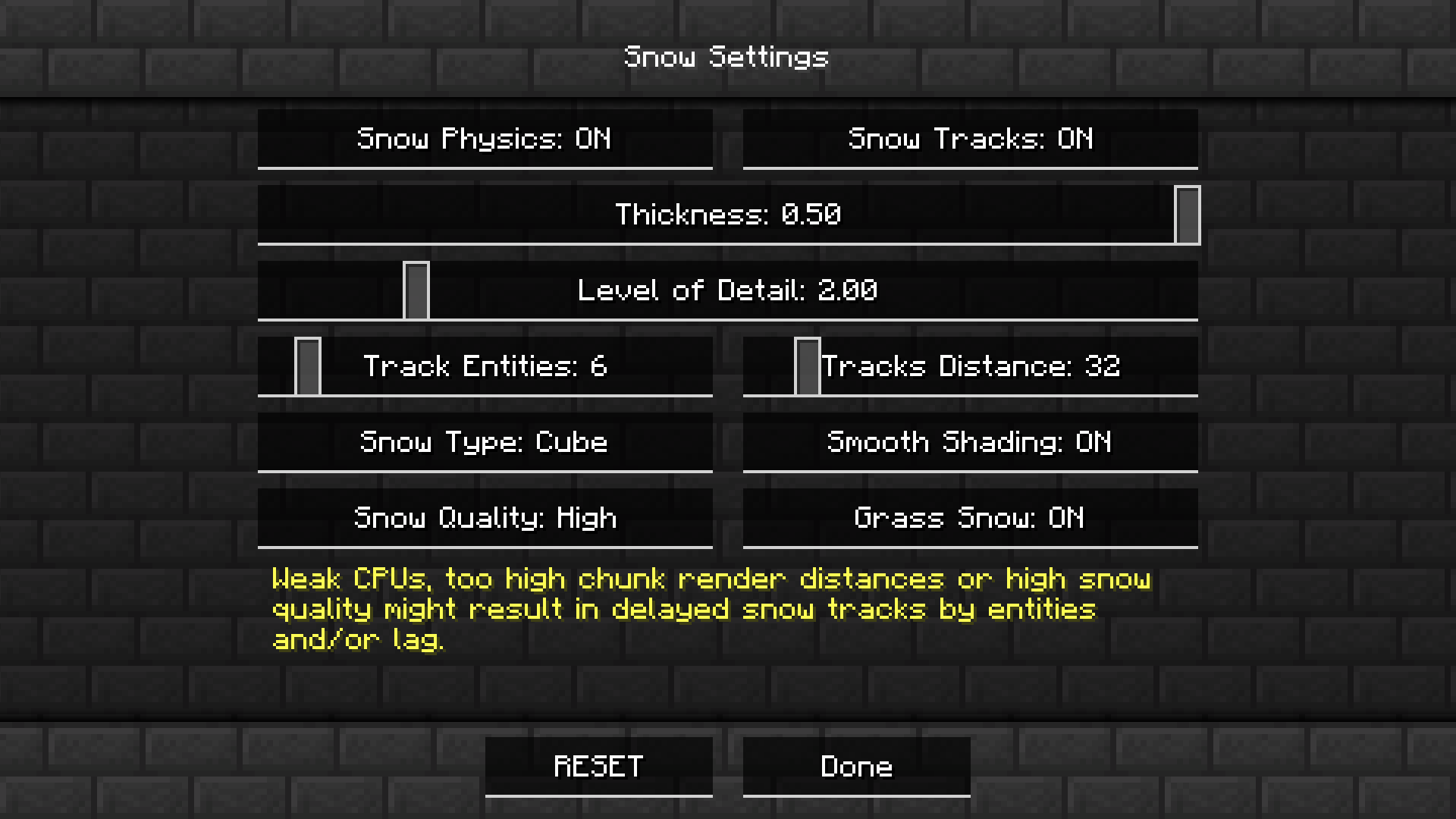1456x819 pixels.
Task: Click the Snow Tracks button
Action: coord(971,139)
